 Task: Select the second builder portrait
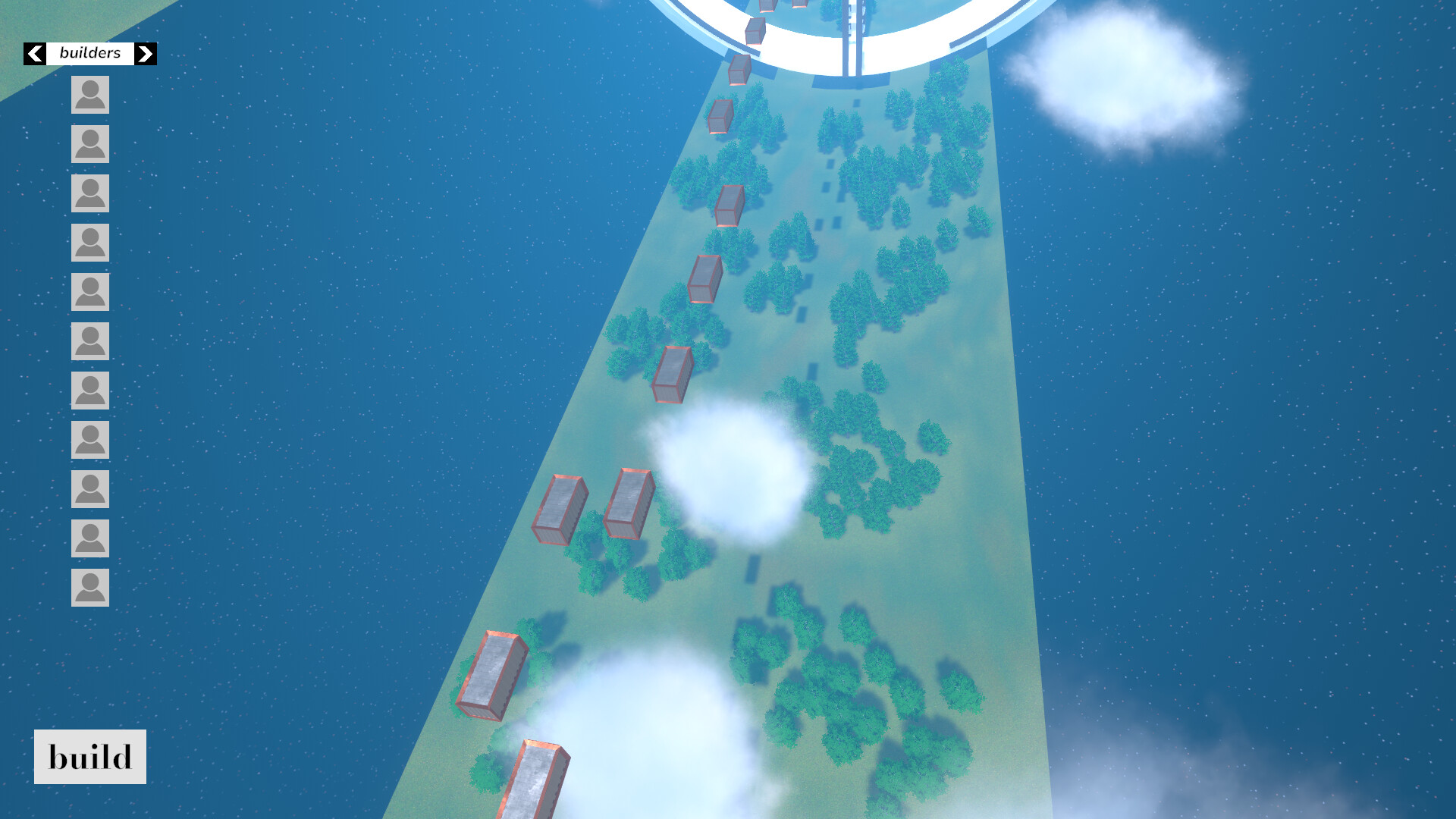tap(89, 144)
